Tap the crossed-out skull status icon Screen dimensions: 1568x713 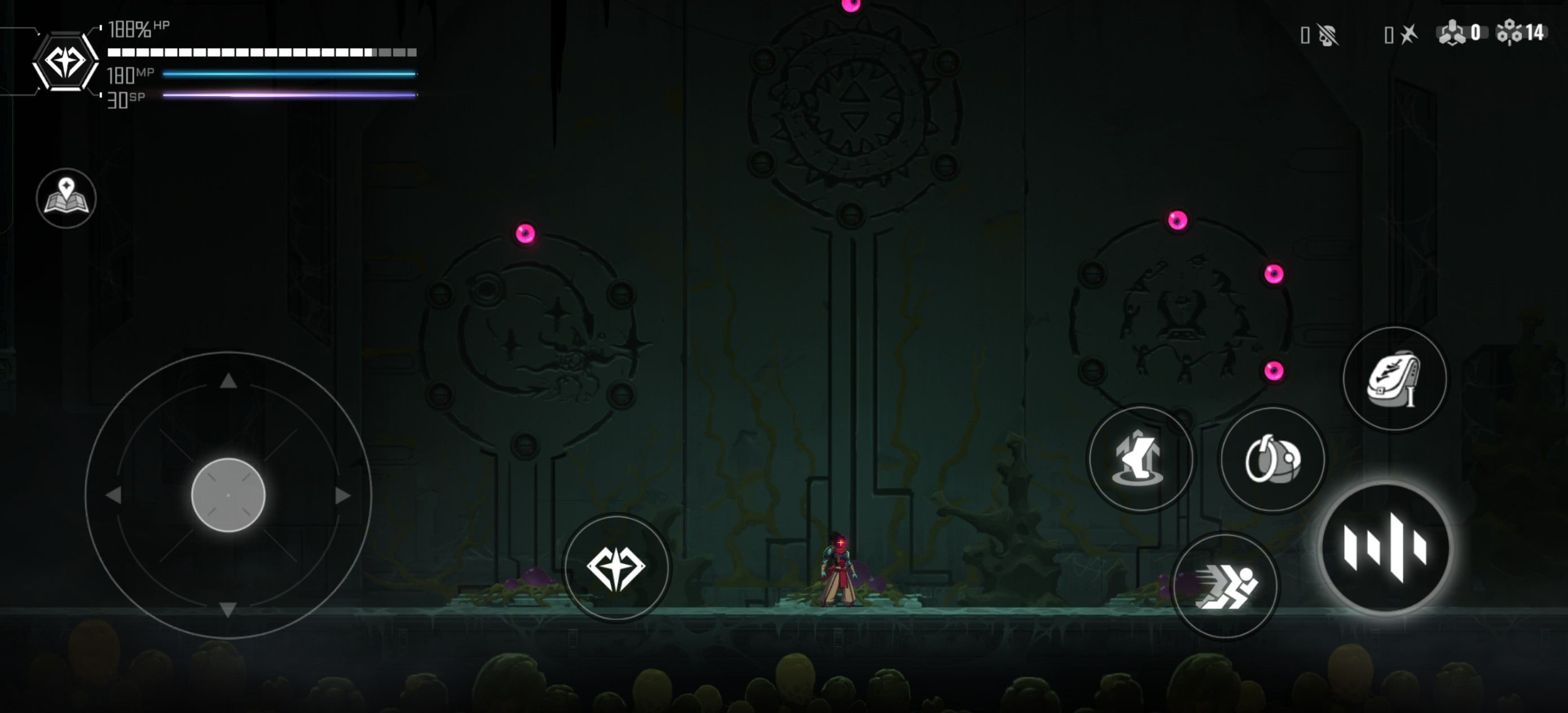click(x=1328, y=35)
